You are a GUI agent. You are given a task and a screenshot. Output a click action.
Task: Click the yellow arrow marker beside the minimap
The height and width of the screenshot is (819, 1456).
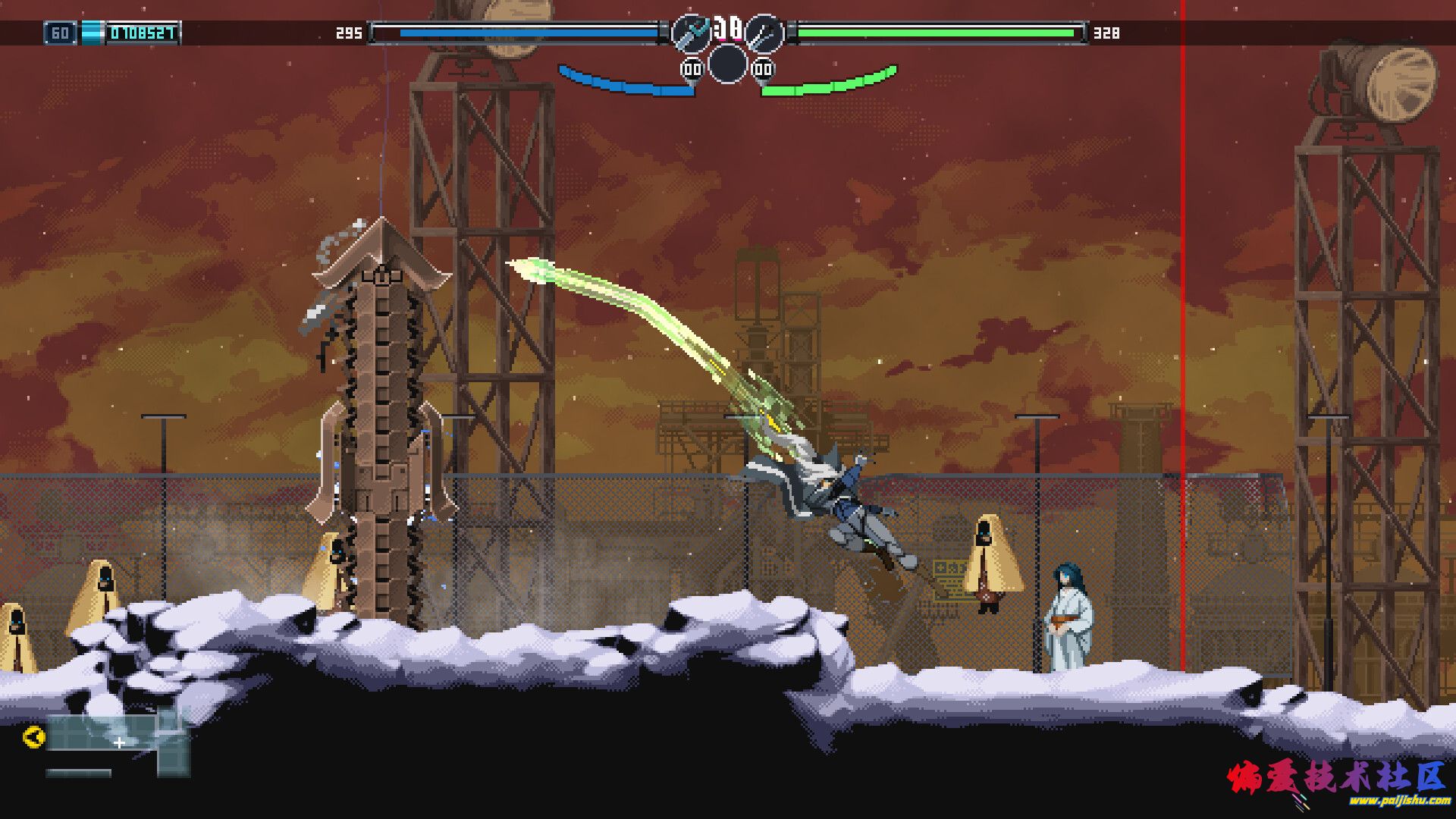33,736
